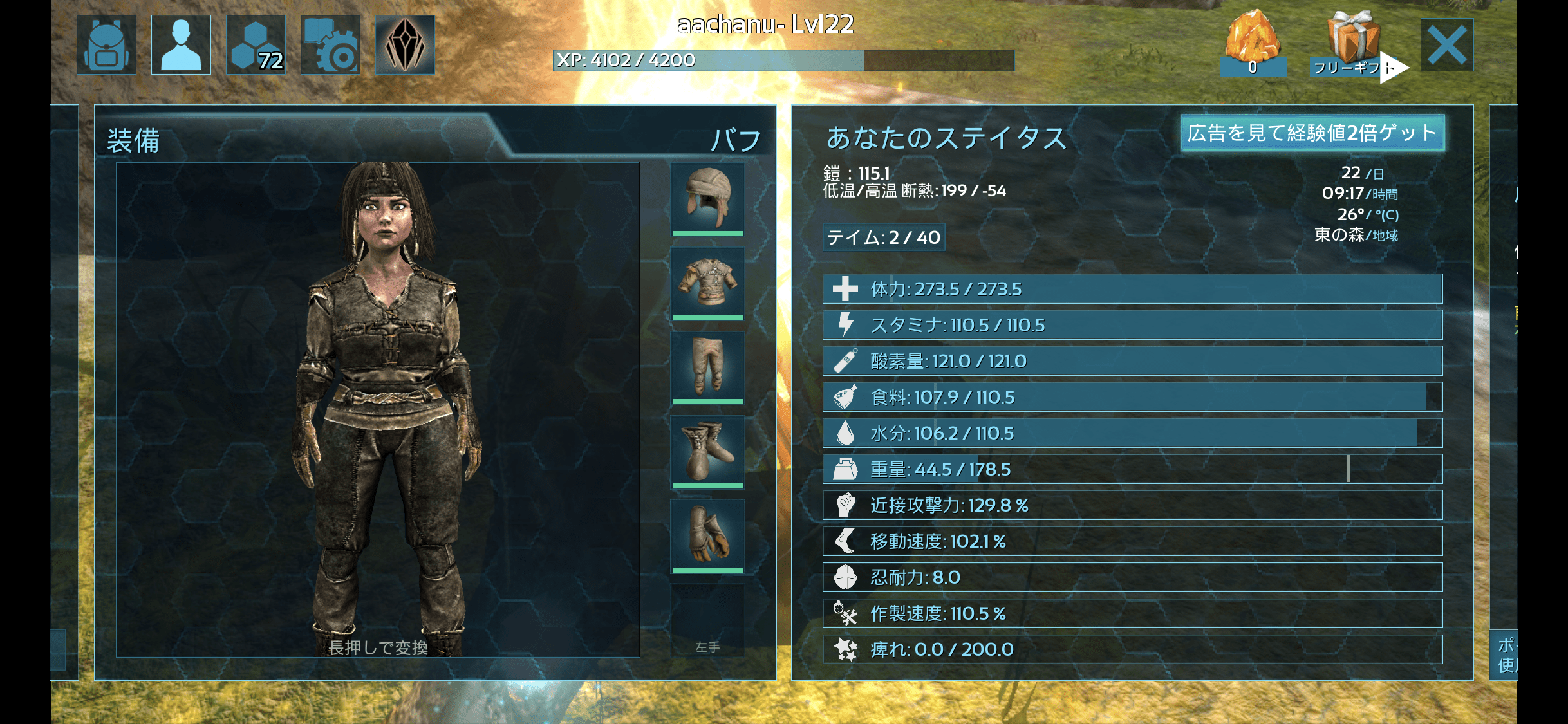Select the equipped hide hat slot
This screenshot has width=1568, height=724.
coord(707,198)
